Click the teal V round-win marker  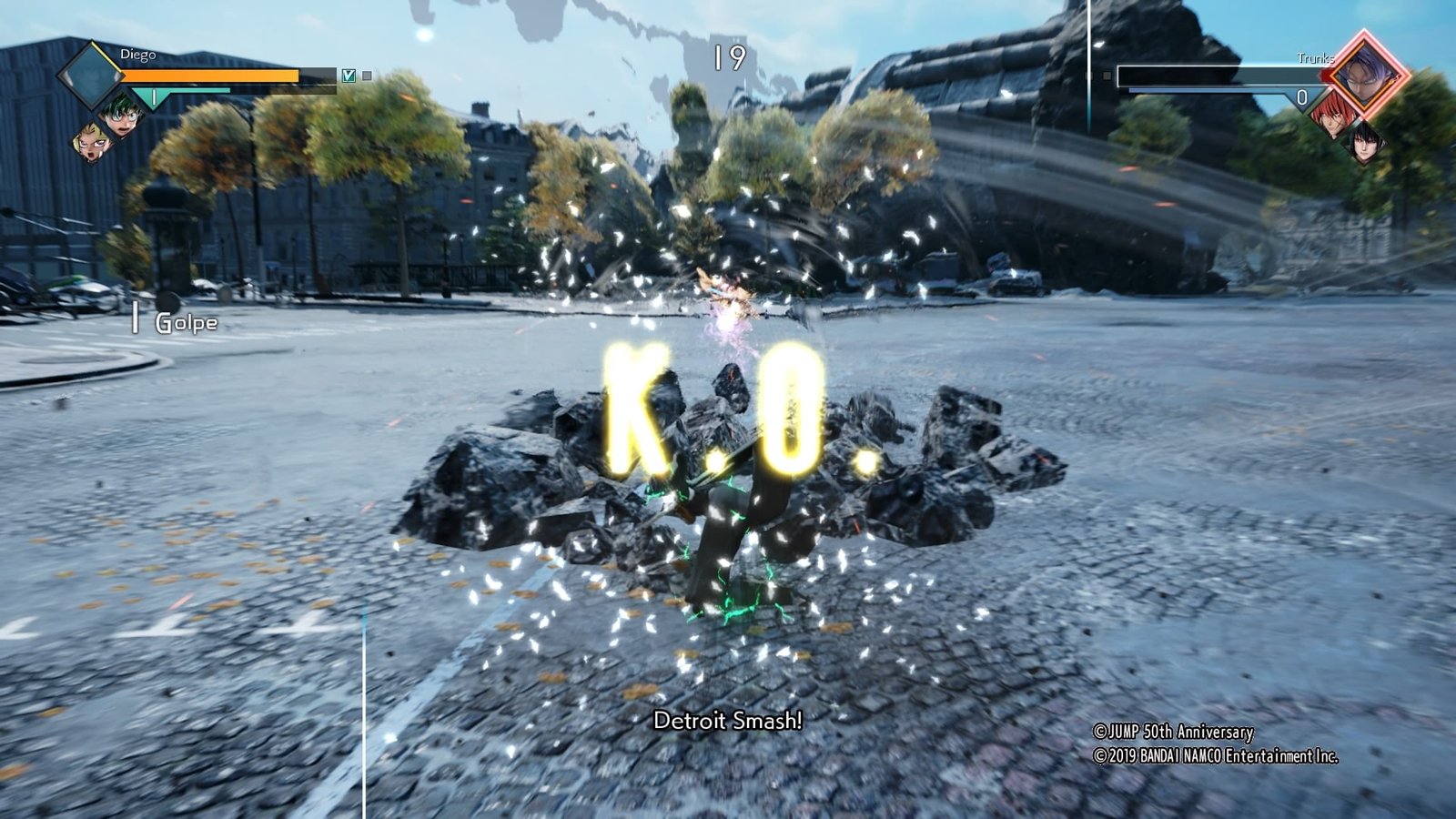[349, 76]
